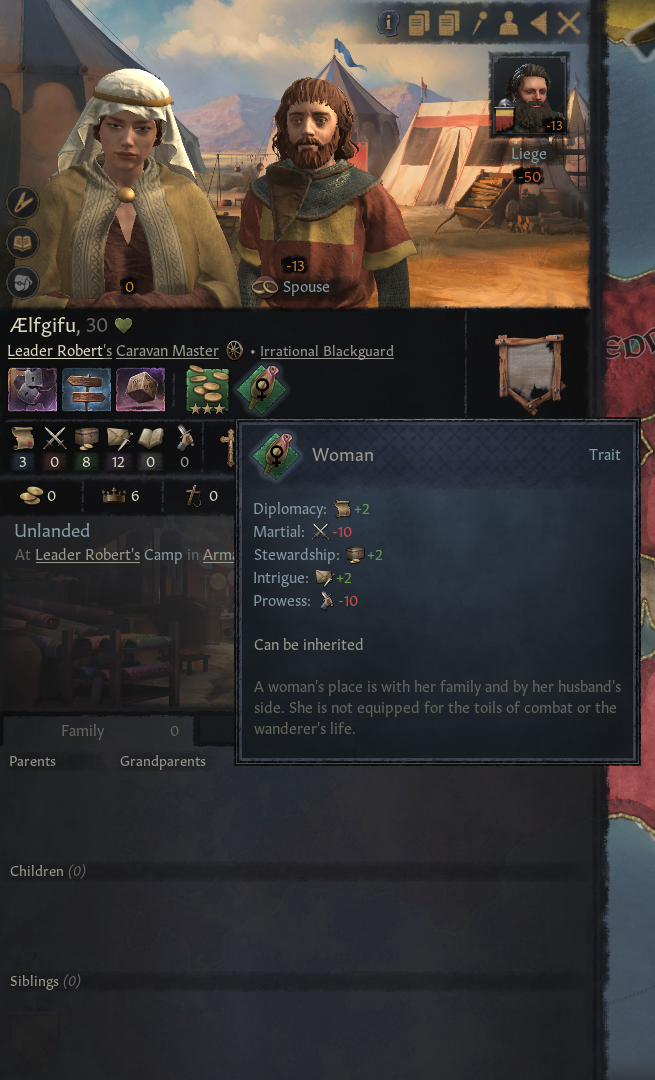The height and width of the screenshot is (1080, 655).
Task: Close the character window
Action: point(569,24)
